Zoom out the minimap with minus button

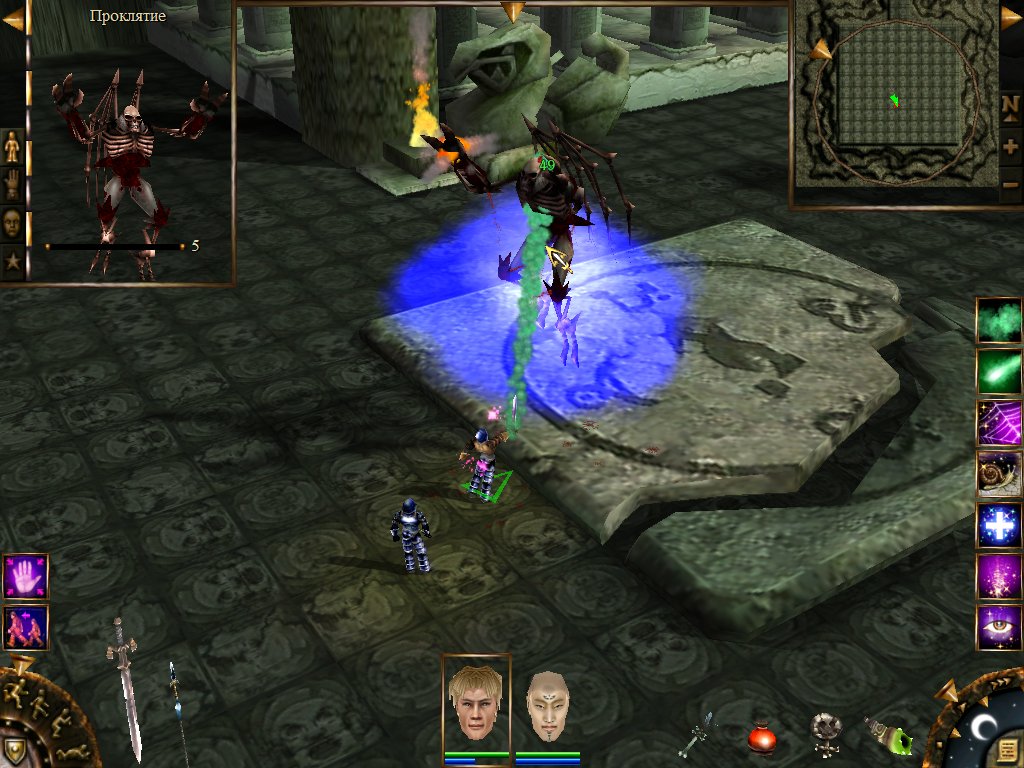click(1010, 185)
